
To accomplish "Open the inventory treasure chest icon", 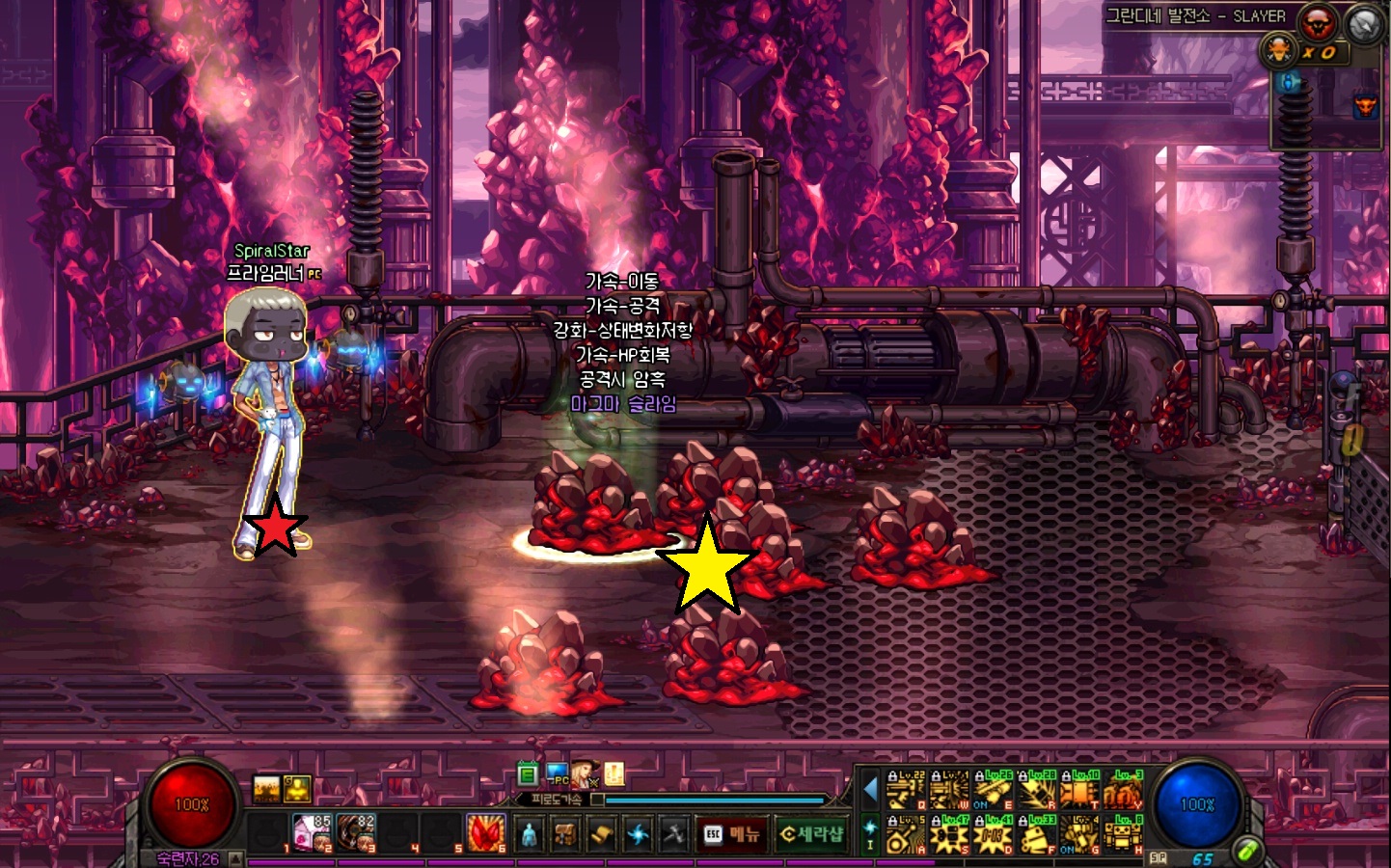I will (565, 834).
